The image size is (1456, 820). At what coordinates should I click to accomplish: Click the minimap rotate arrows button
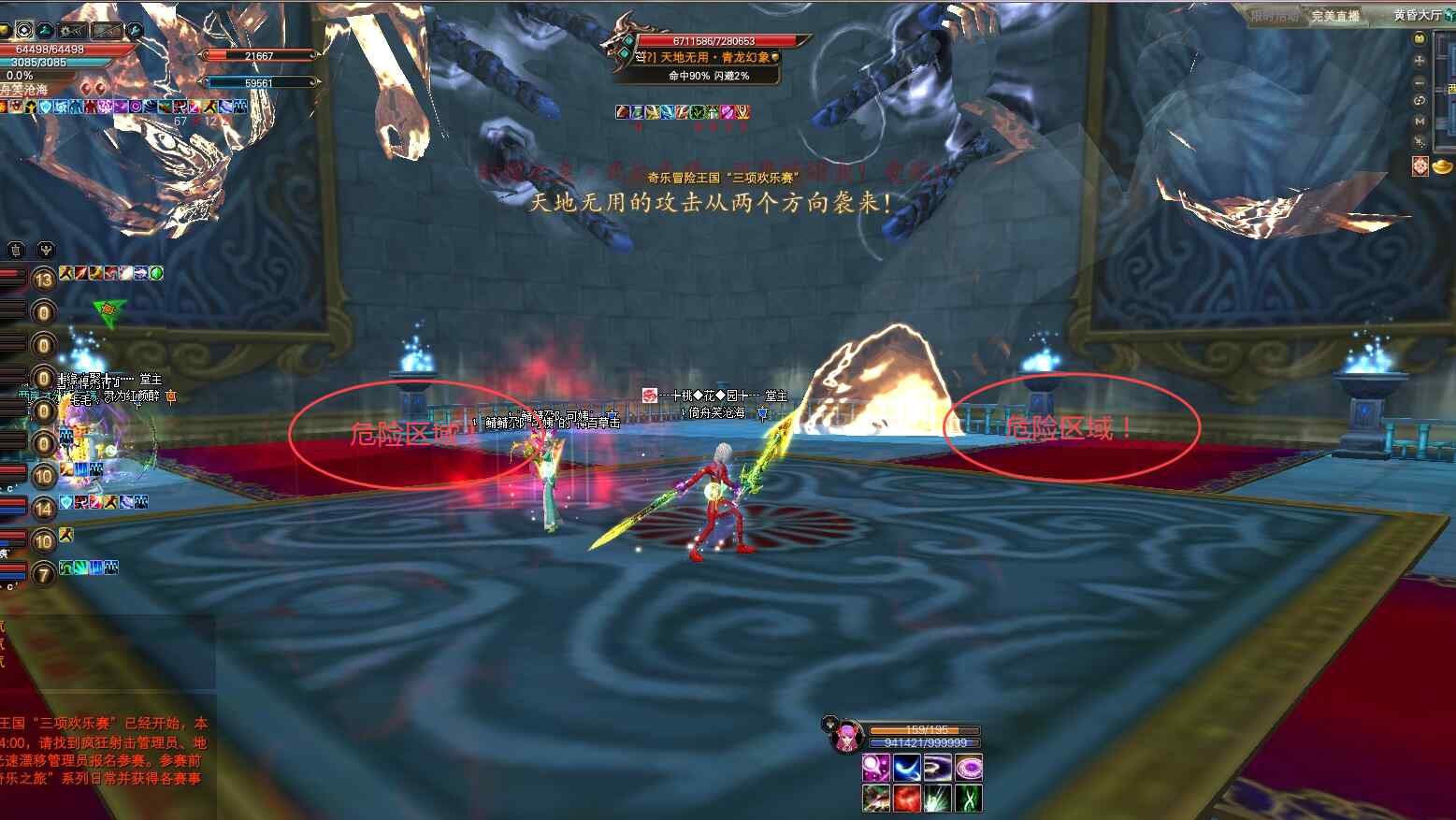click(1420, 100)
